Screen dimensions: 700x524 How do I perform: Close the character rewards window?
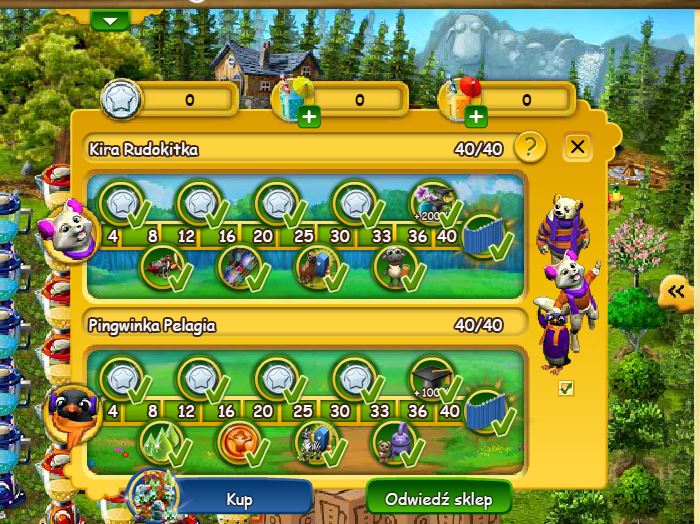pos(577,148)
